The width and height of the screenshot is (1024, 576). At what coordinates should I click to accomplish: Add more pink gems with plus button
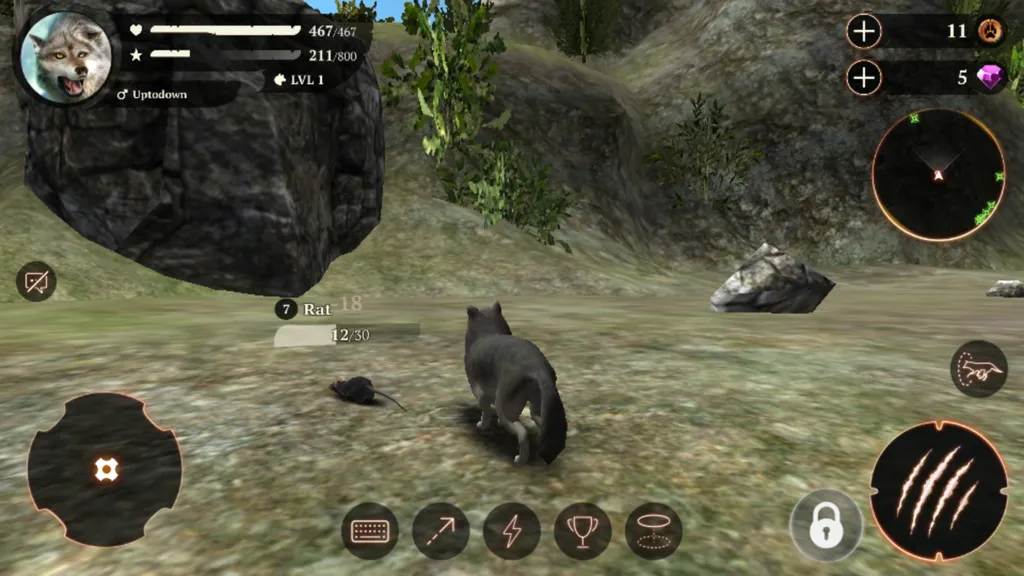tap(864, 77)
